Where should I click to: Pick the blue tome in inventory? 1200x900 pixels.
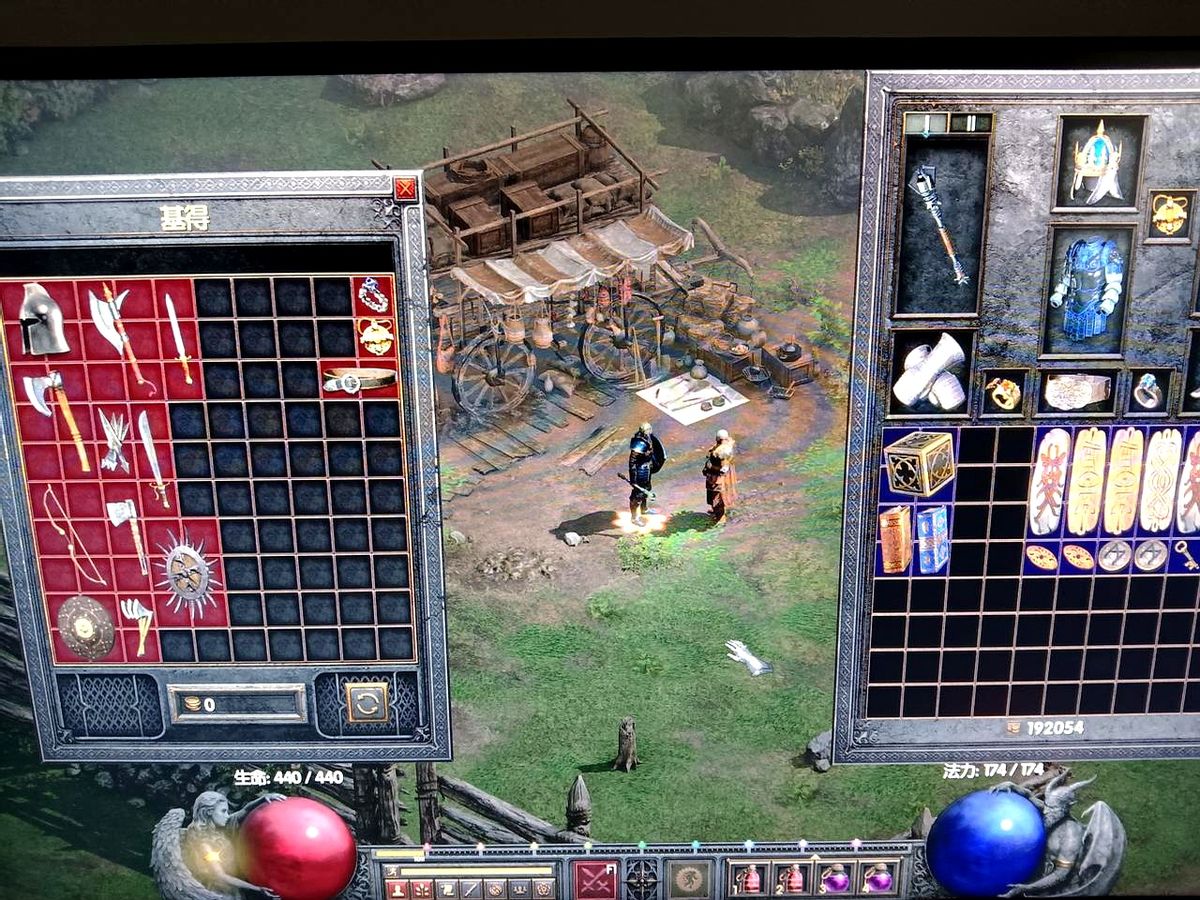[x=933, y=539]
